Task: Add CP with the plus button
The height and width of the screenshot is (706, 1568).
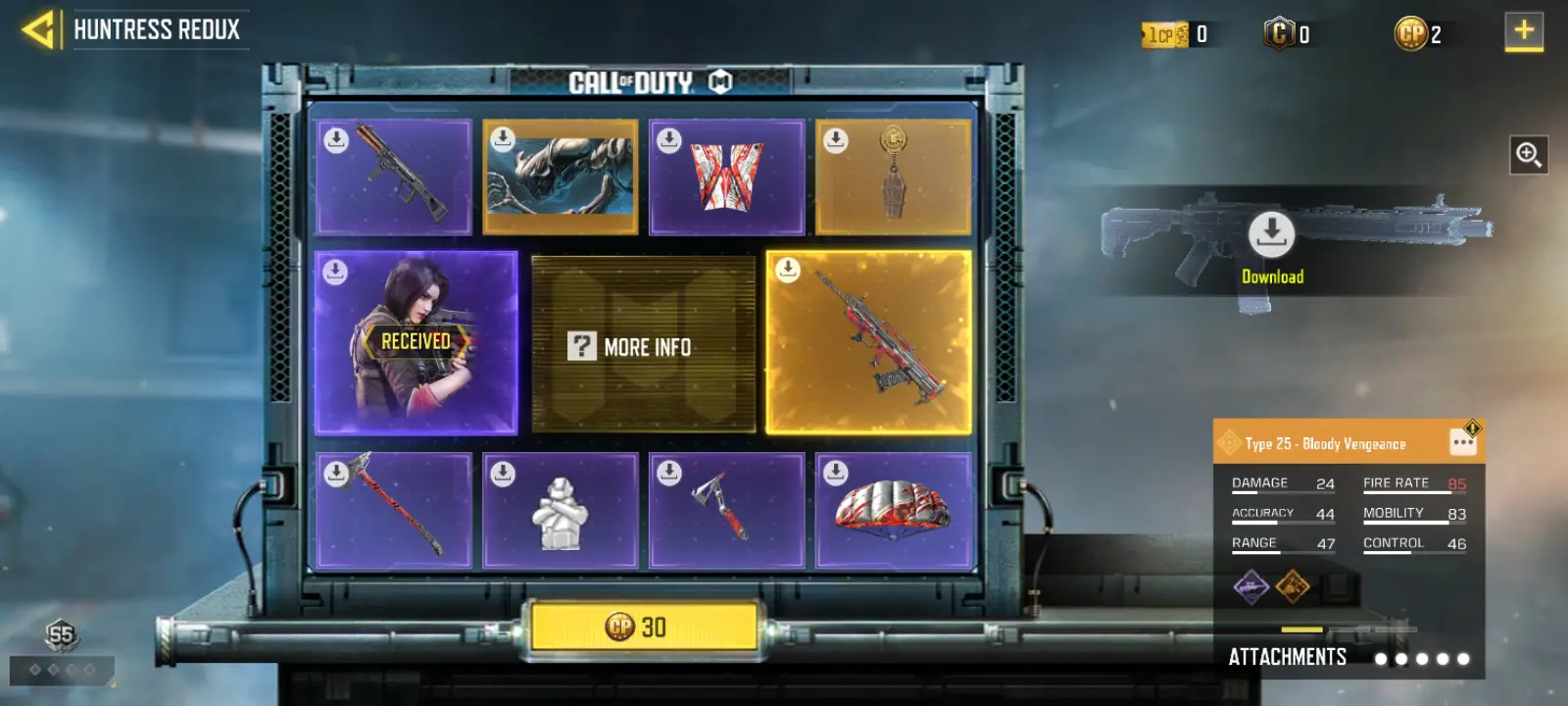Action: coord(1523,31)
